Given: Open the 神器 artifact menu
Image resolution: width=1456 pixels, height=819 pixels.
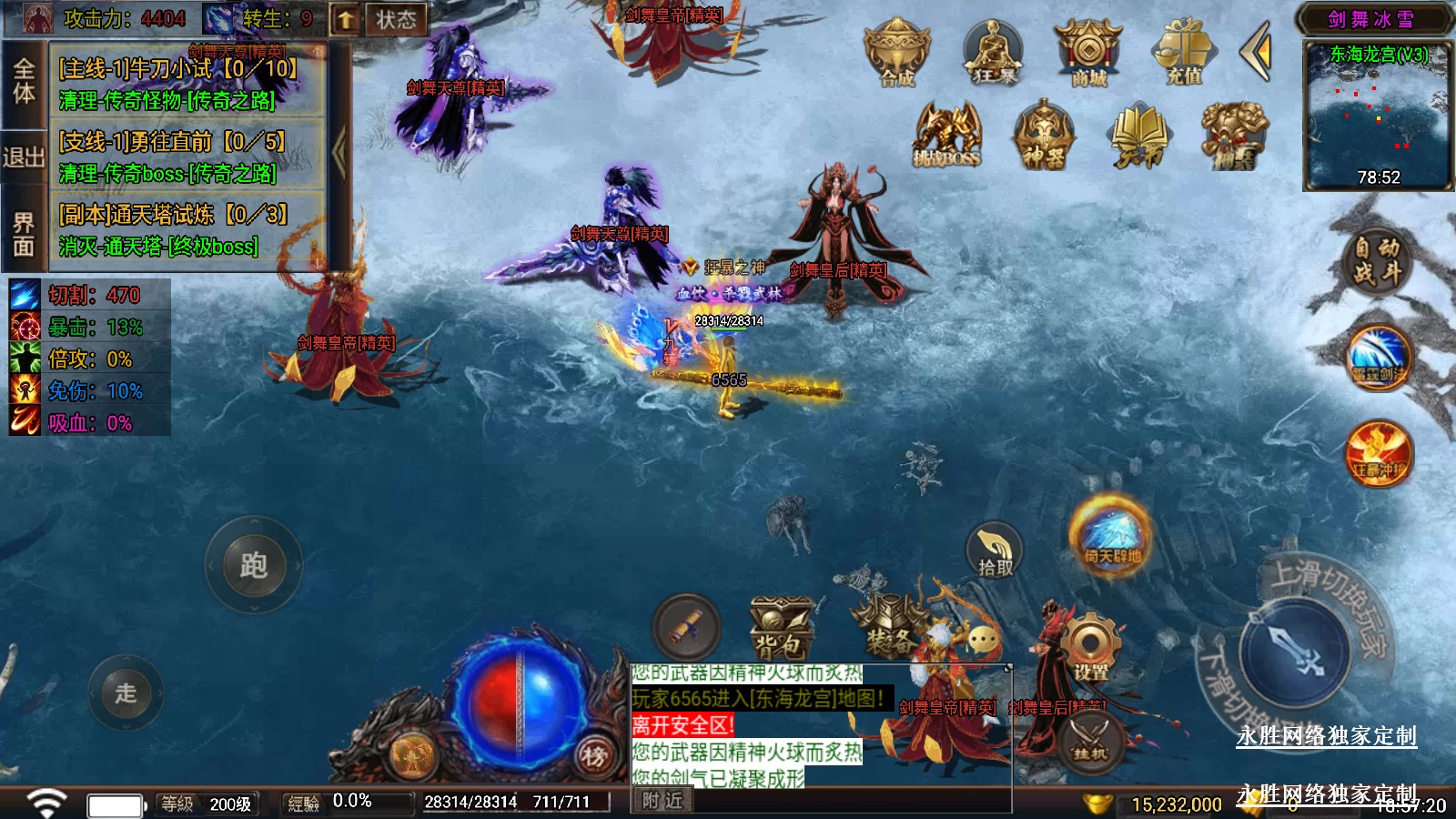Looking at the screenshot, I should pyautogui.click(x=1044, y=136).
